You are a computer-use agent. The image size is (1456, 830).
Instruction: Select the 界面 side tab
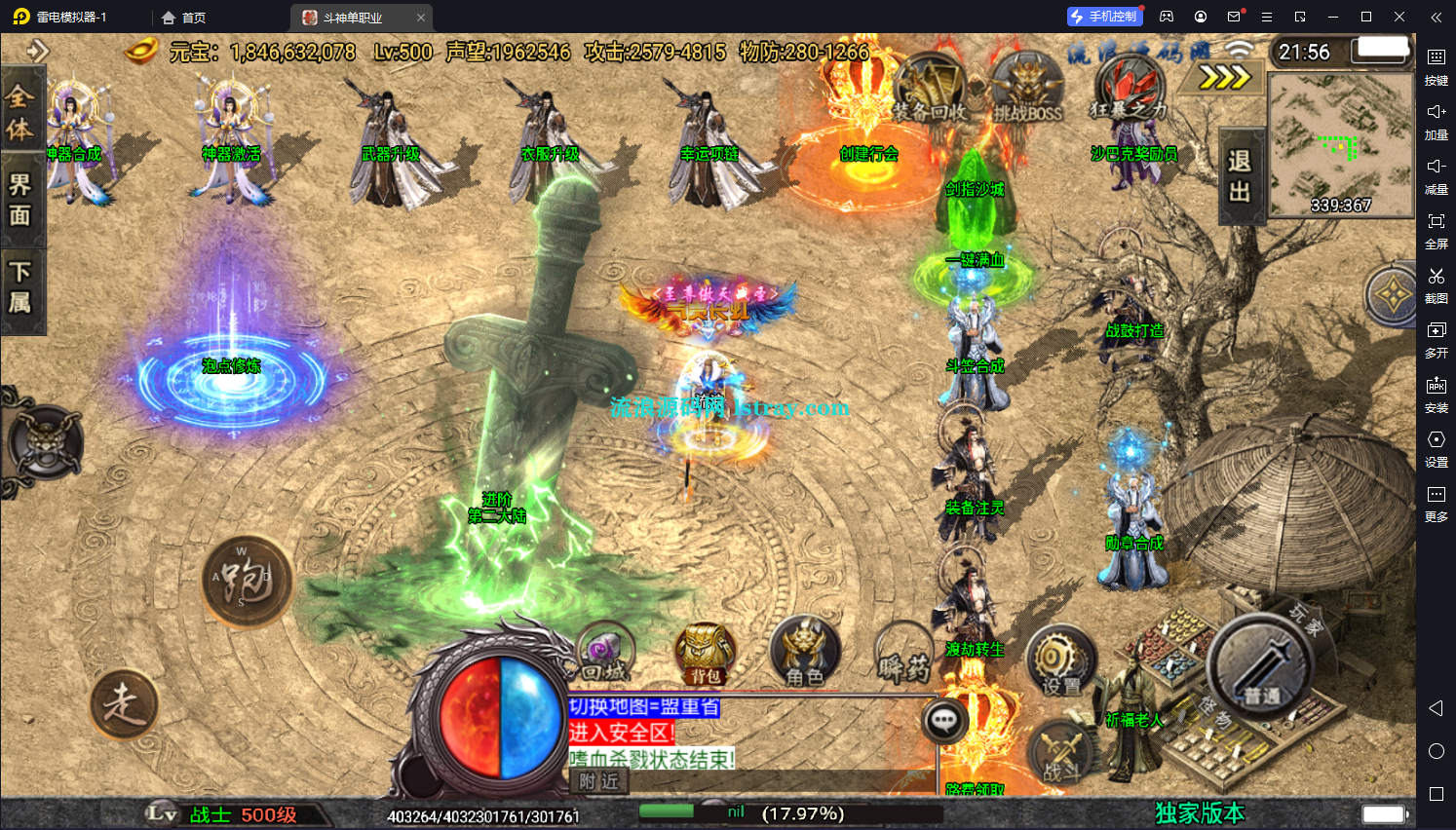(x=20, y=200)
